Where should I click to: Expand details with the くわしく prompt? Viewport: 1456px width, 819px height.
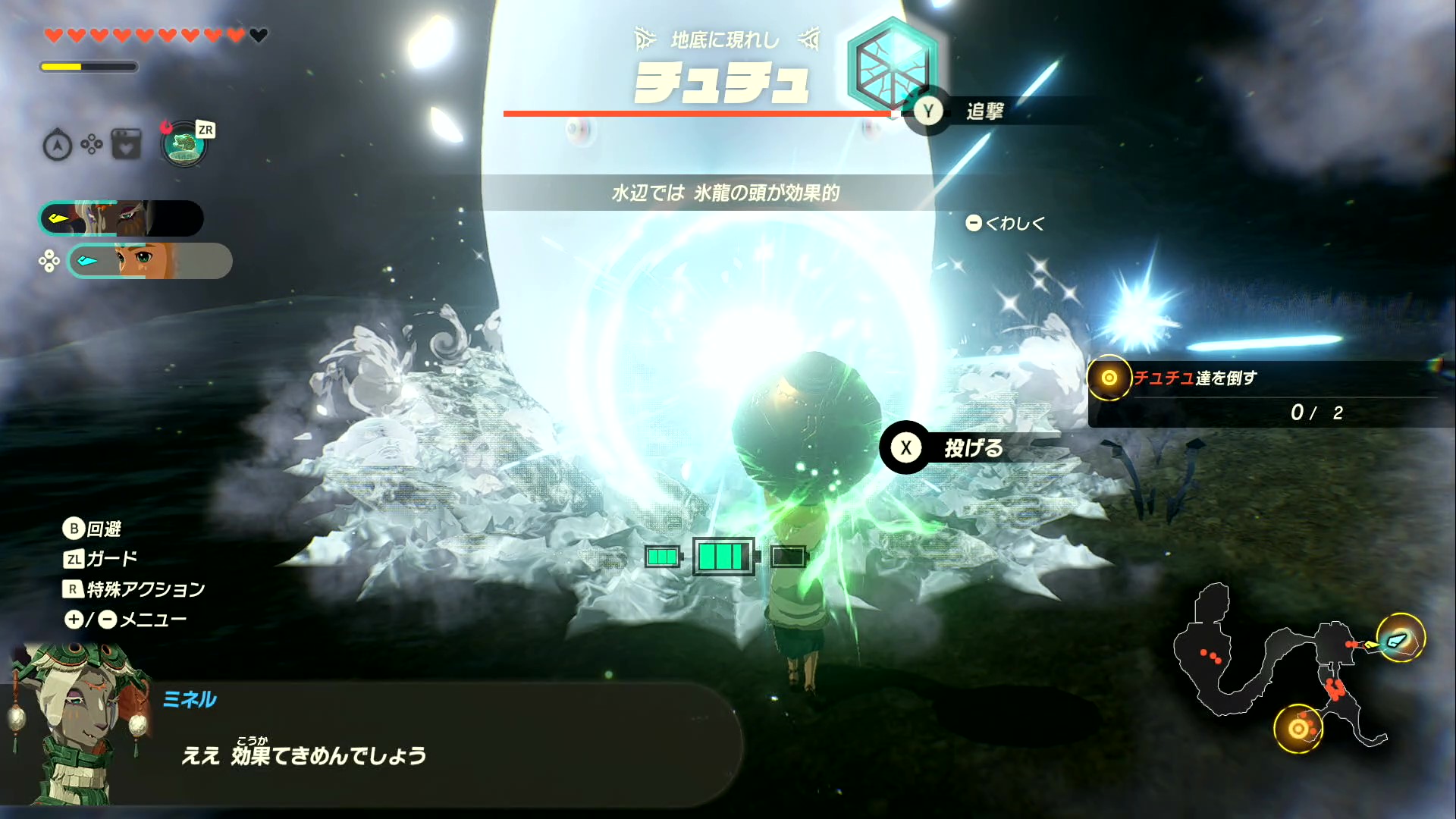pos(1006,223)
